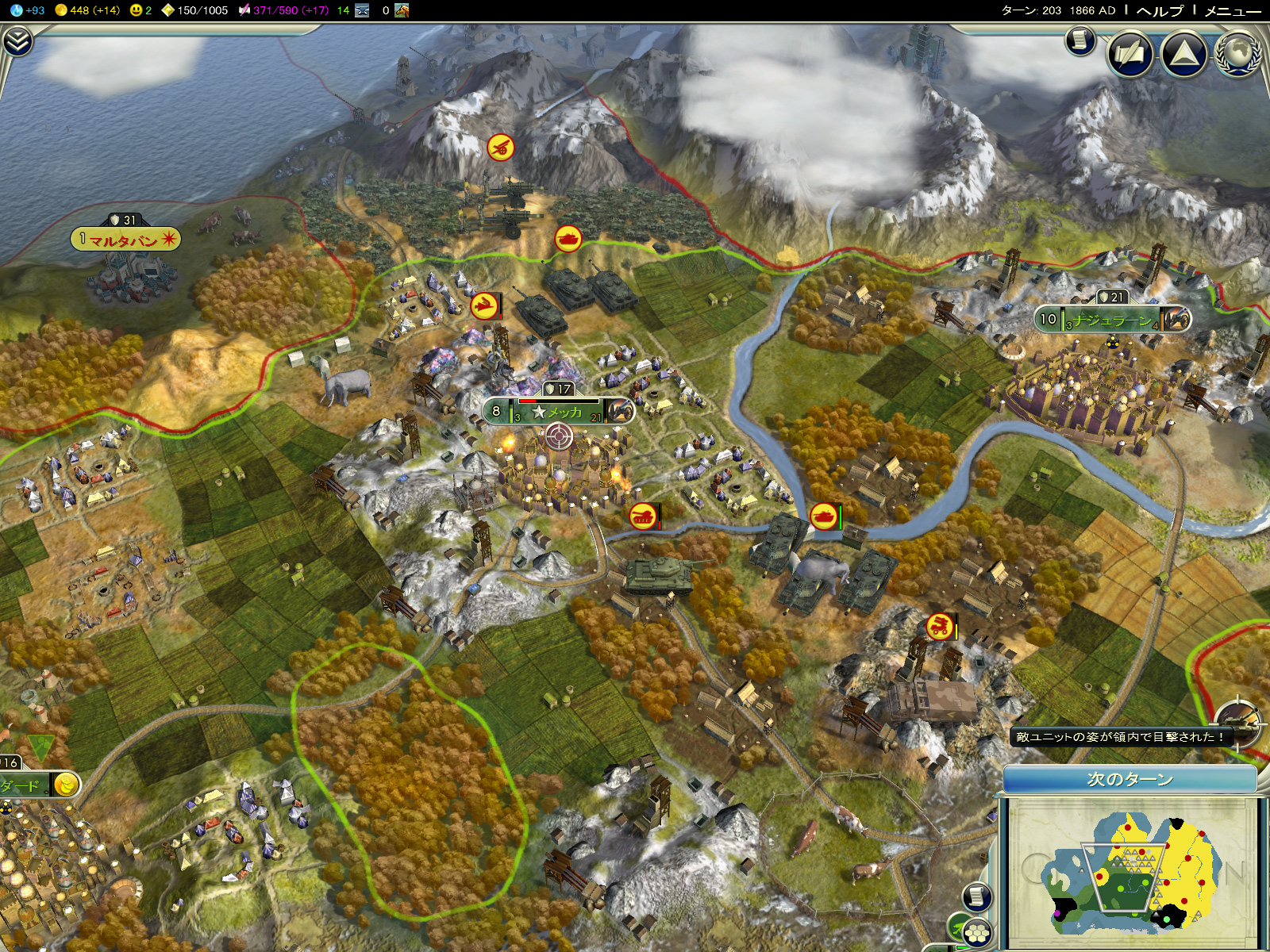End turn with the 次のターン button

click(1130, 779)
